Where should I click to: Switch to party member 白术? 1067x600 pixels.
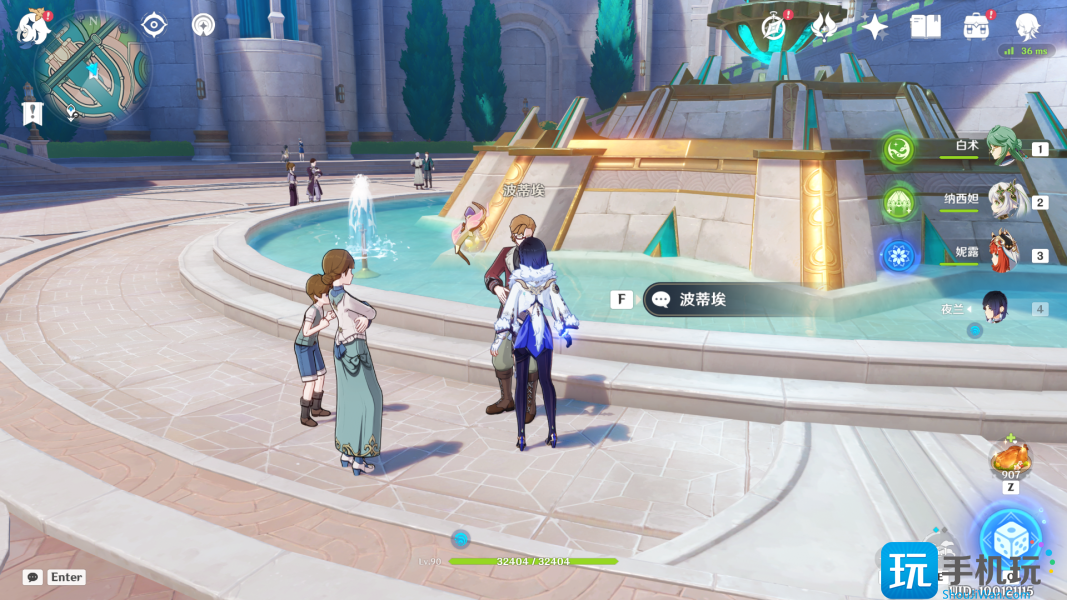1001,147
